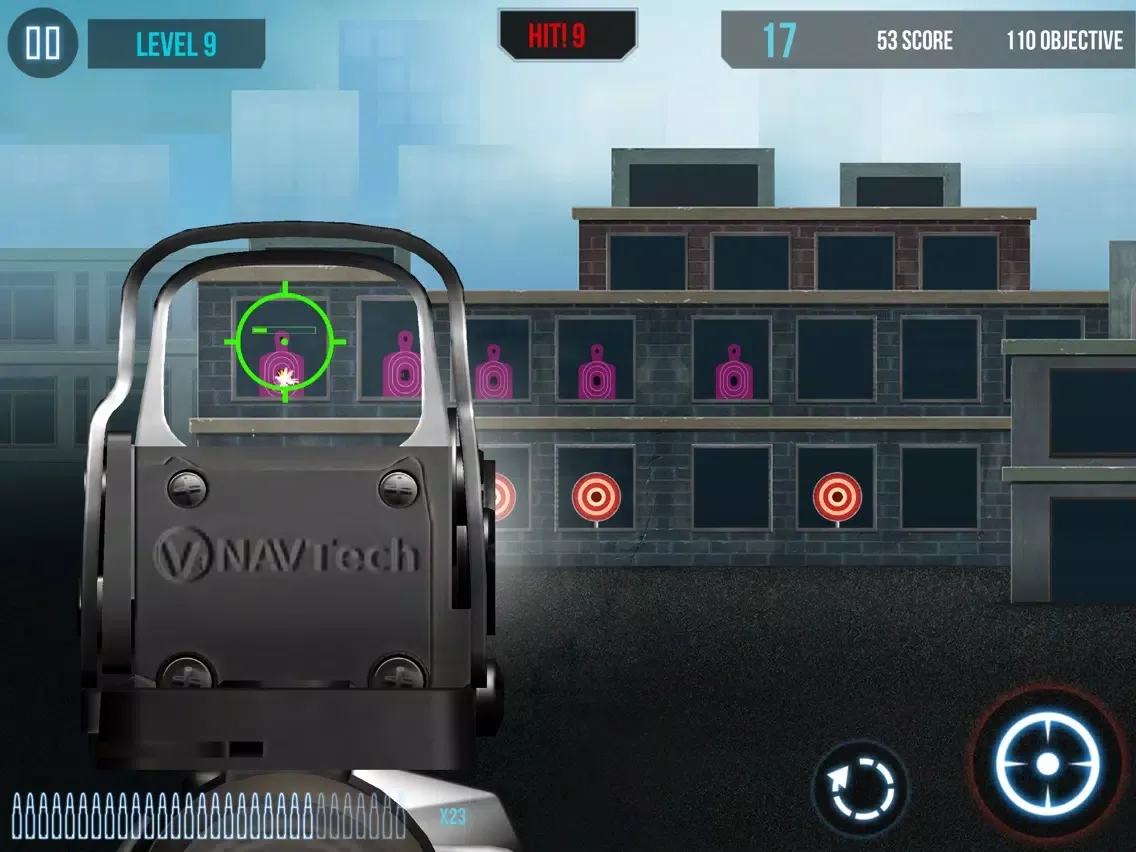
Task: Tap the crosshair fire button
Action: [x=1047, y=764]
